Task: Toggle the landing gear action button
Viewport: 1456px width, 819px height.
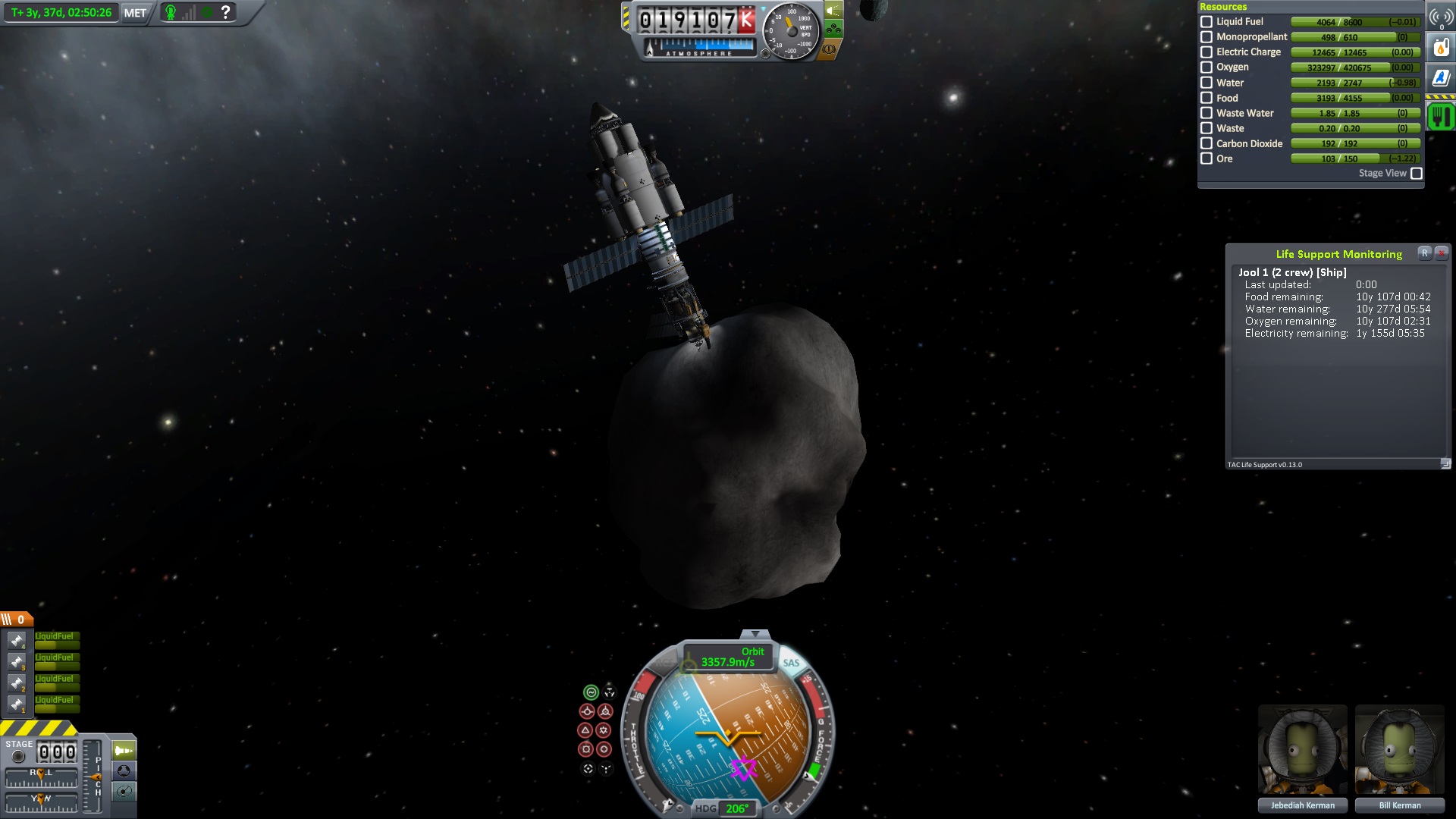Action: 833,30
